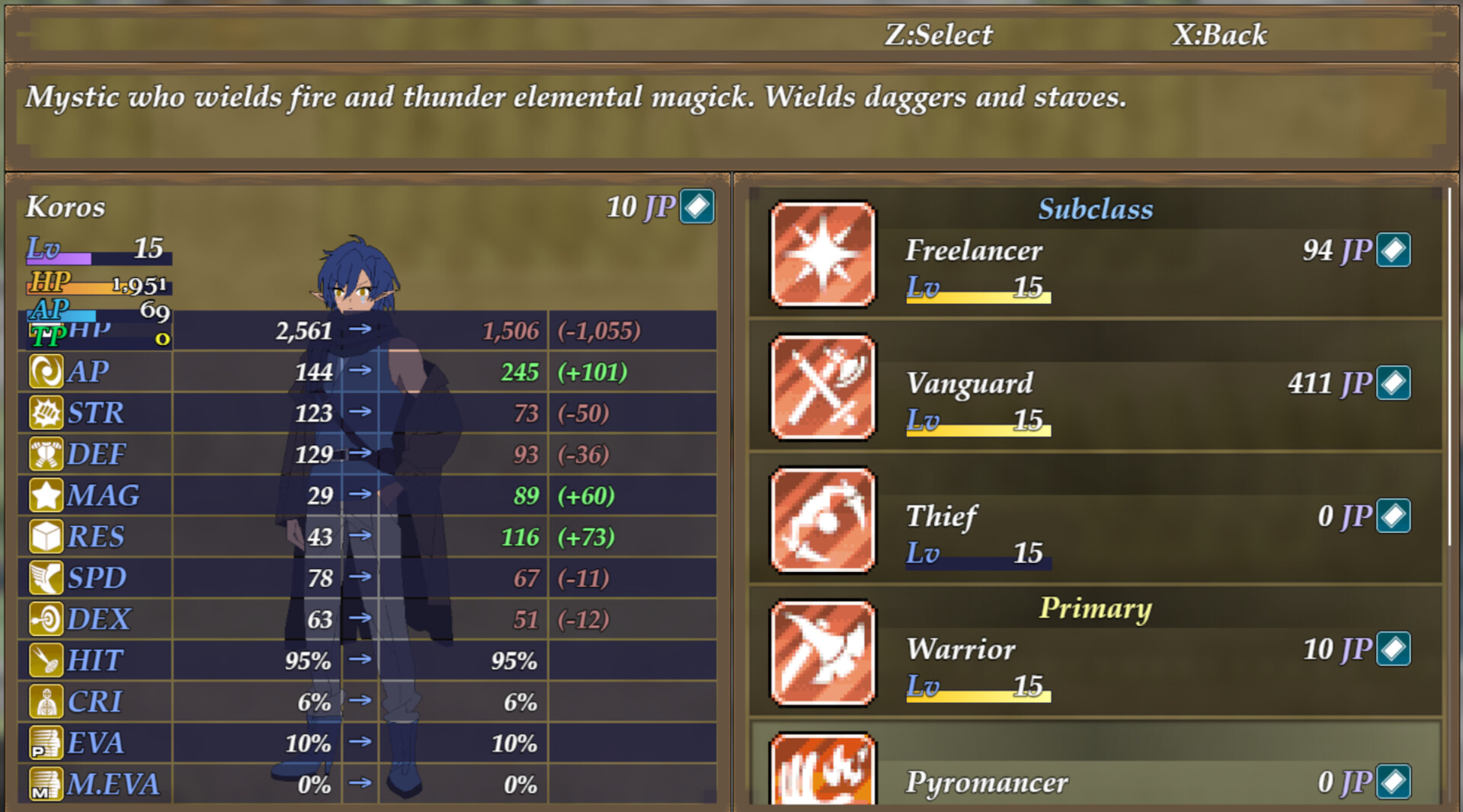1463x812 pixels.
Task: Click the AP swirl stat icon
Action: point(48,372)
